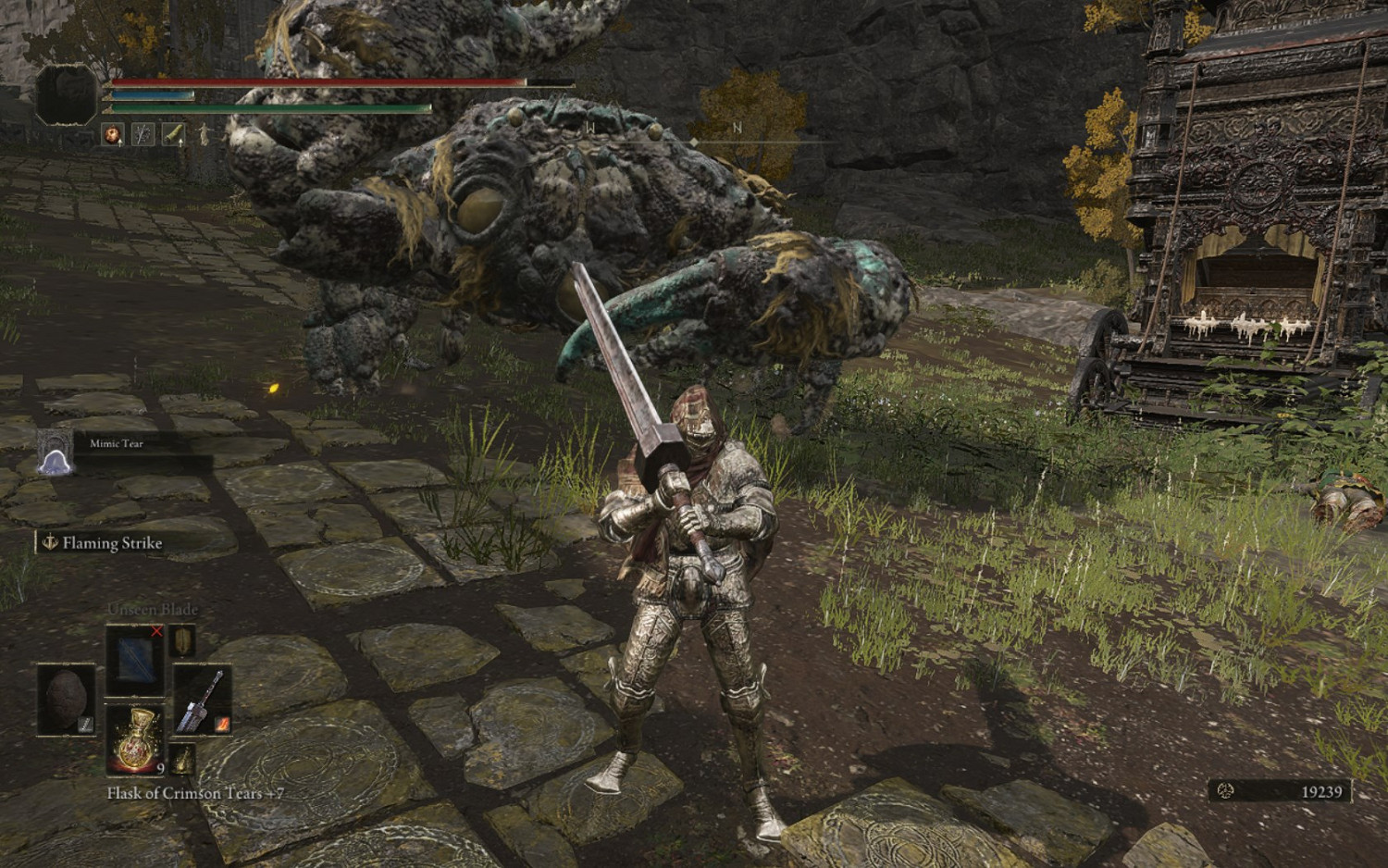1388x868 pixels.
Task: Click the small shield icon above the armament slot
Action: (182, 642)
